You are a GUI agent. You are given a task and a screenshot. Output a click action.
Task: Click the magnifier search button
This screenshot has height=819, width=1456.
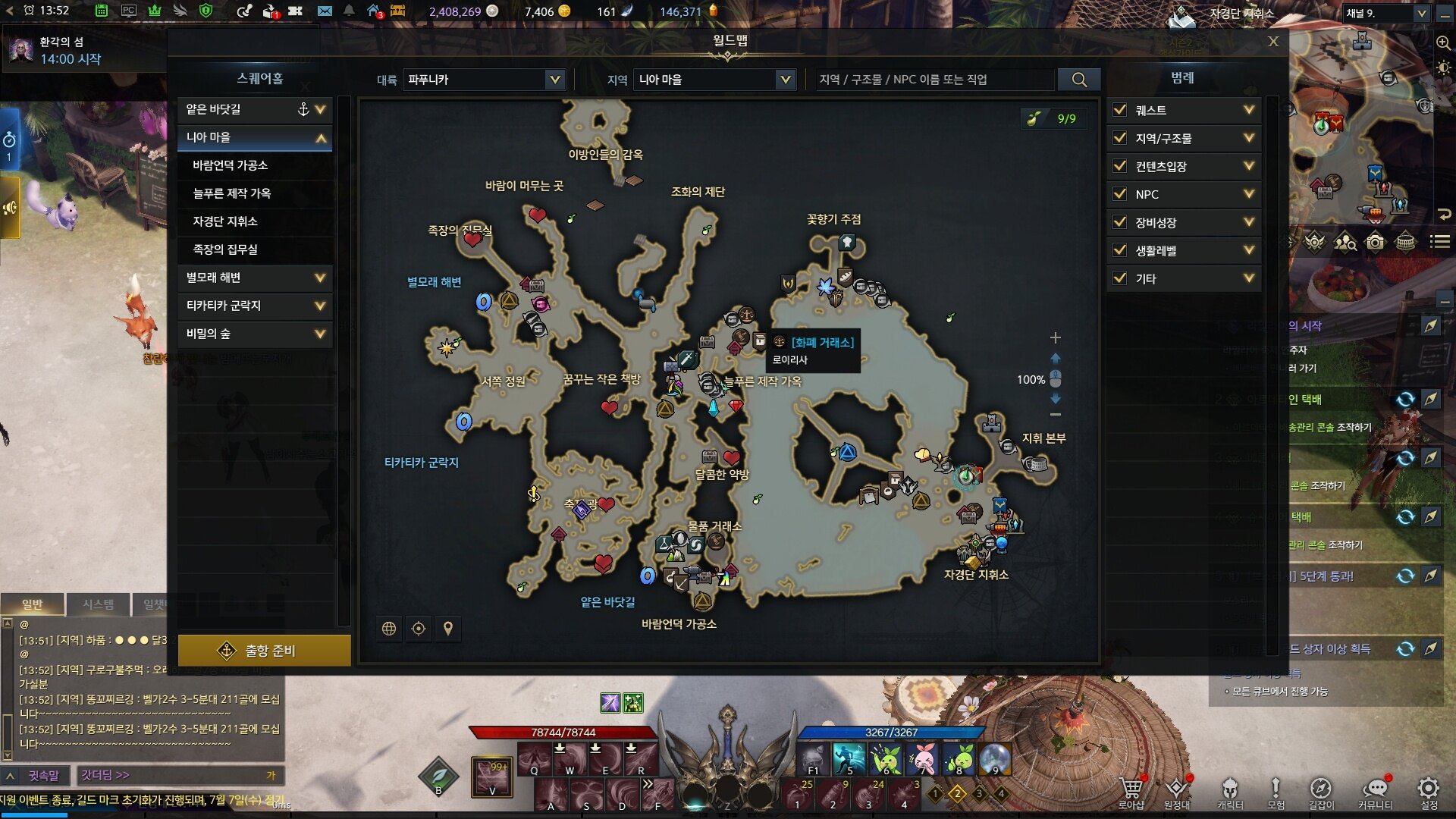[1079, 80]
